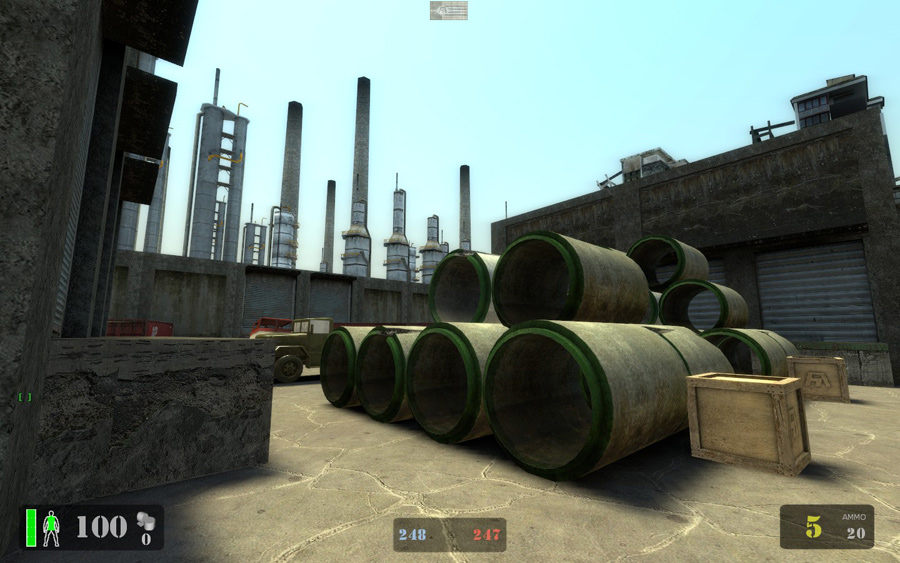Select the green body status figure
This screenshot has width=900, height=563.
point(51,528)
